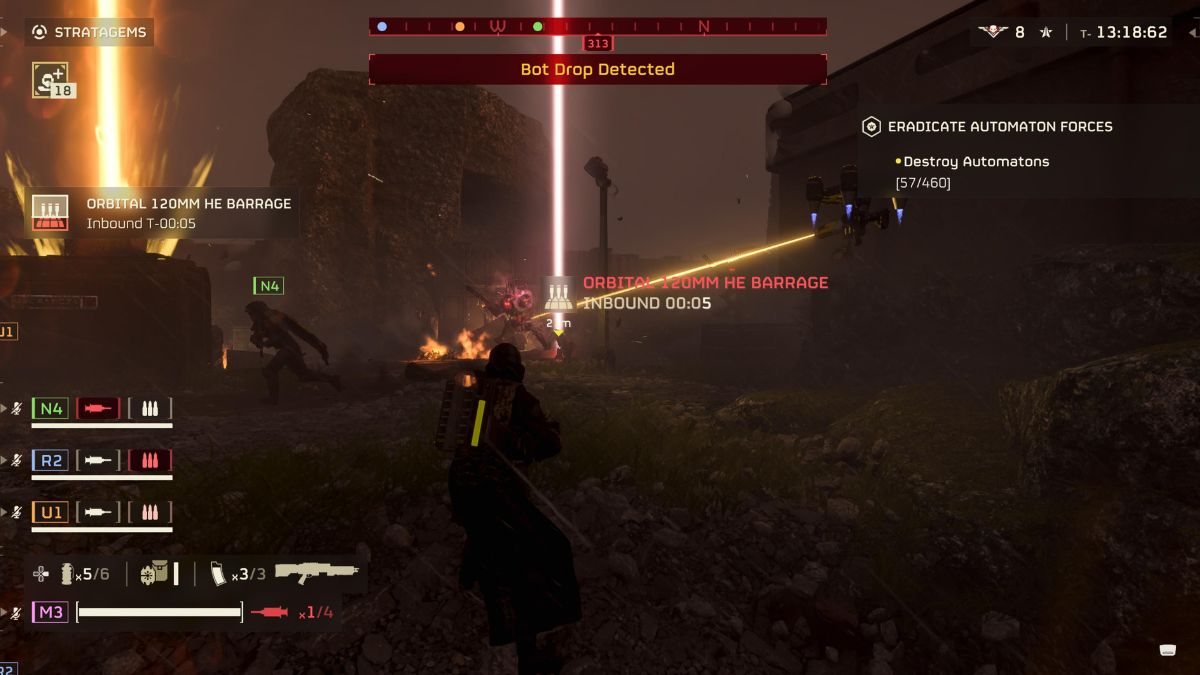Click the grenade icon beside the 5/6 count
This screenshot has height=675, width=1200.
click(67, 574)
